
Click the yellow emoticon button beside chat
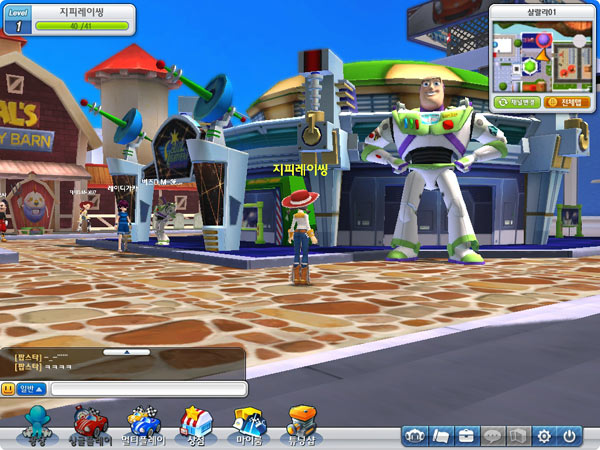pos(8,388)
